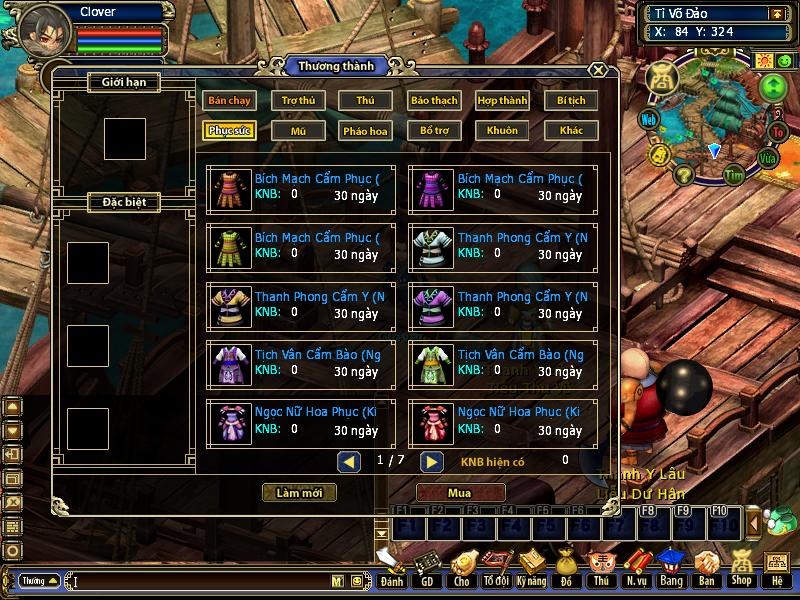Viewport: 800px width, 600px height.
Task: Open the Bảo thạch shop category
Action: pyautogui.click(x=433, y=100)
